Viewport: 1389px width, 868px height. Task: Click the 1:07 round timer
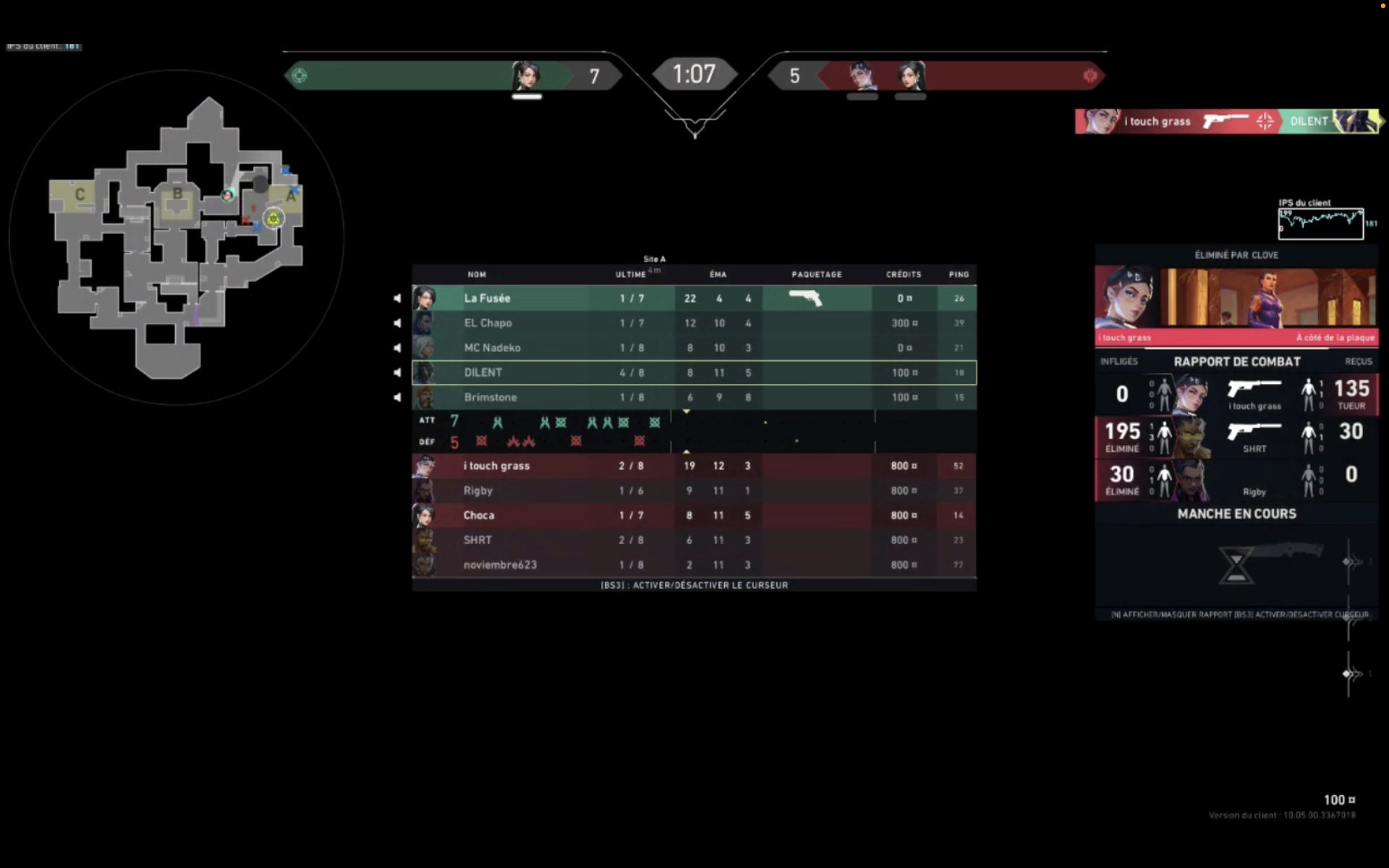pyautogui.click(x=694, y=73)
